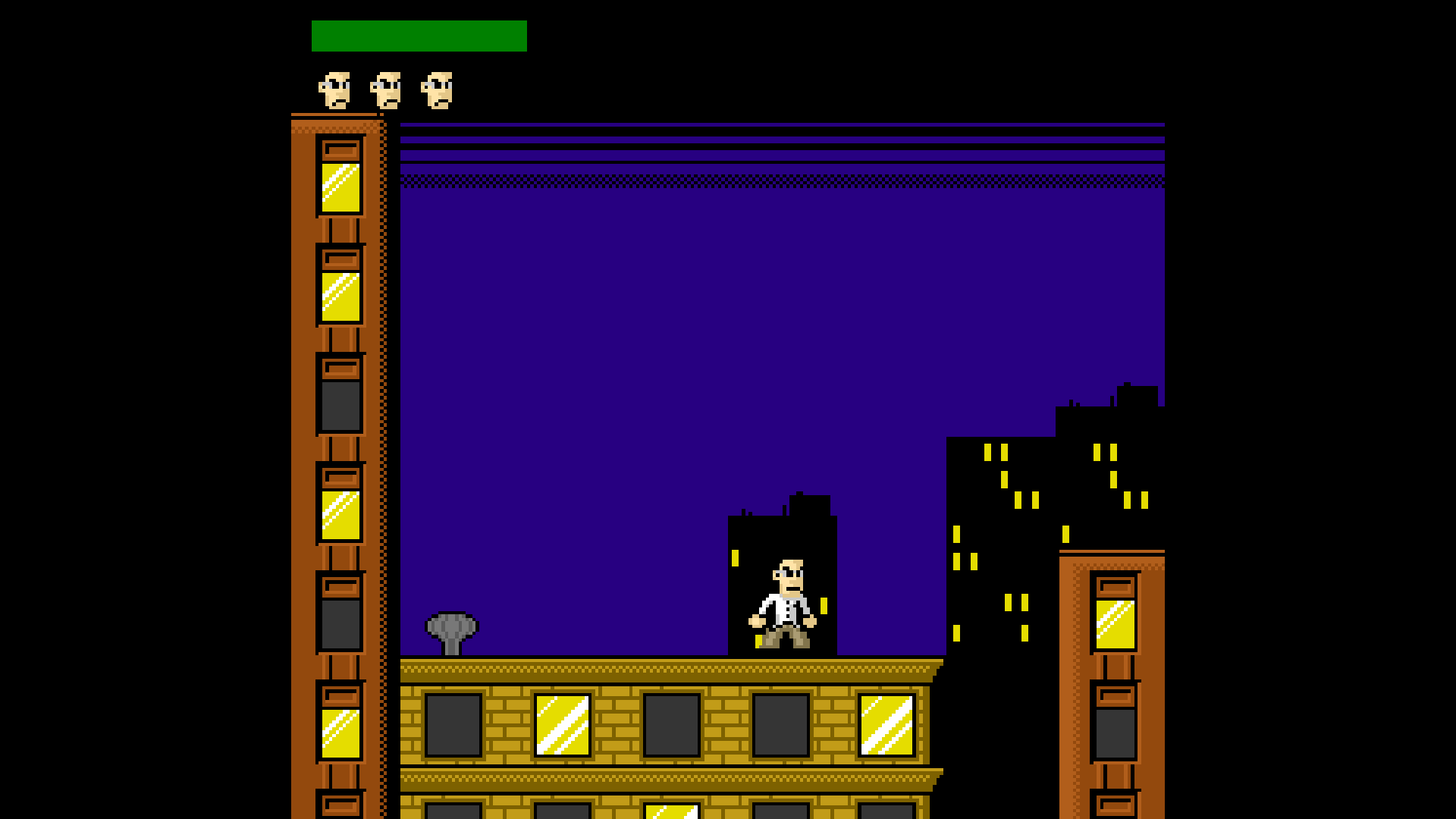
Task: Click the second frowning face life icon
Action: point(385,91)
